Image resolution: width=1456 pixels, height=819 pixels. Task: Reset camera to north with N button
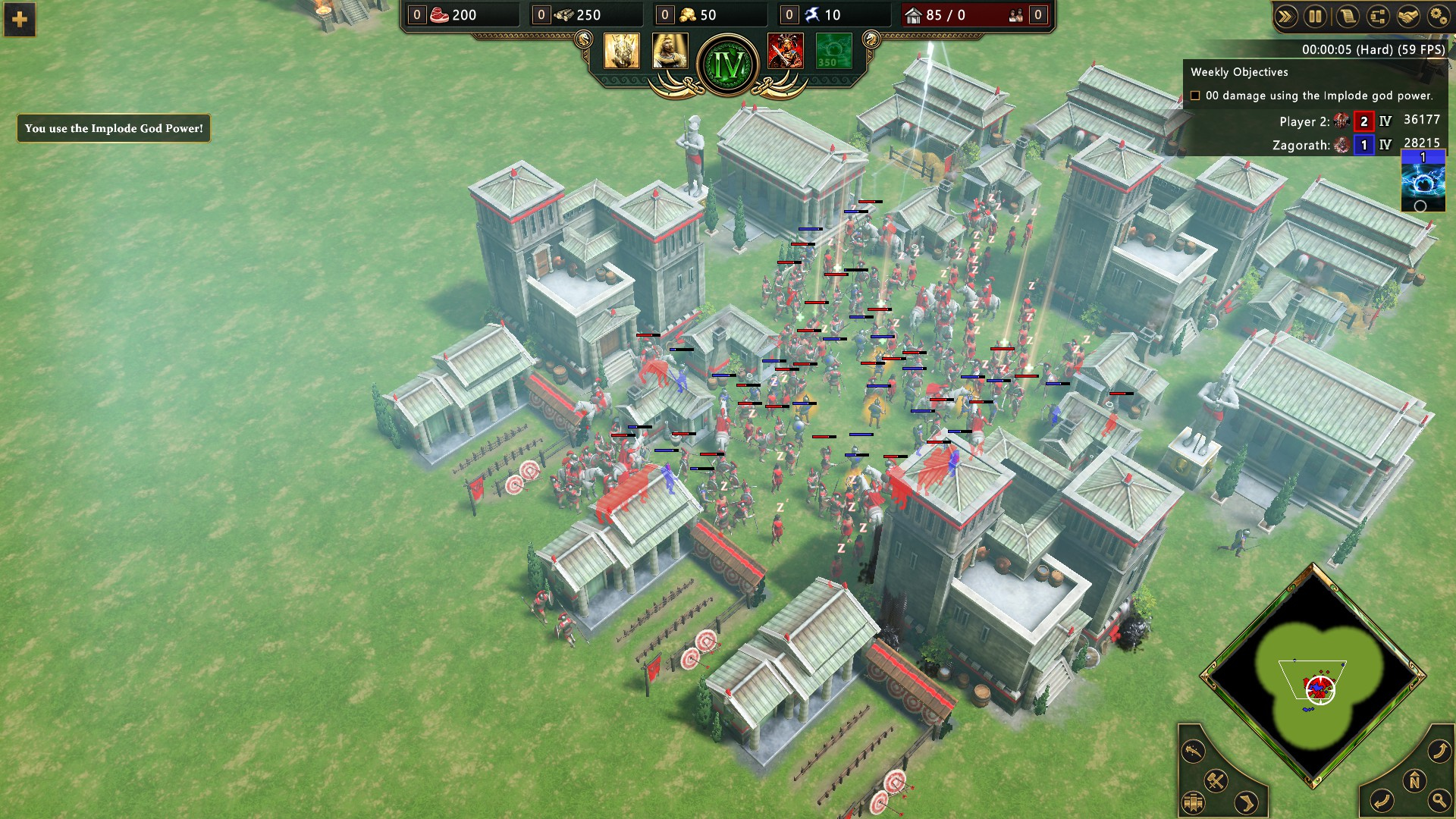[x=1414, y=780]
